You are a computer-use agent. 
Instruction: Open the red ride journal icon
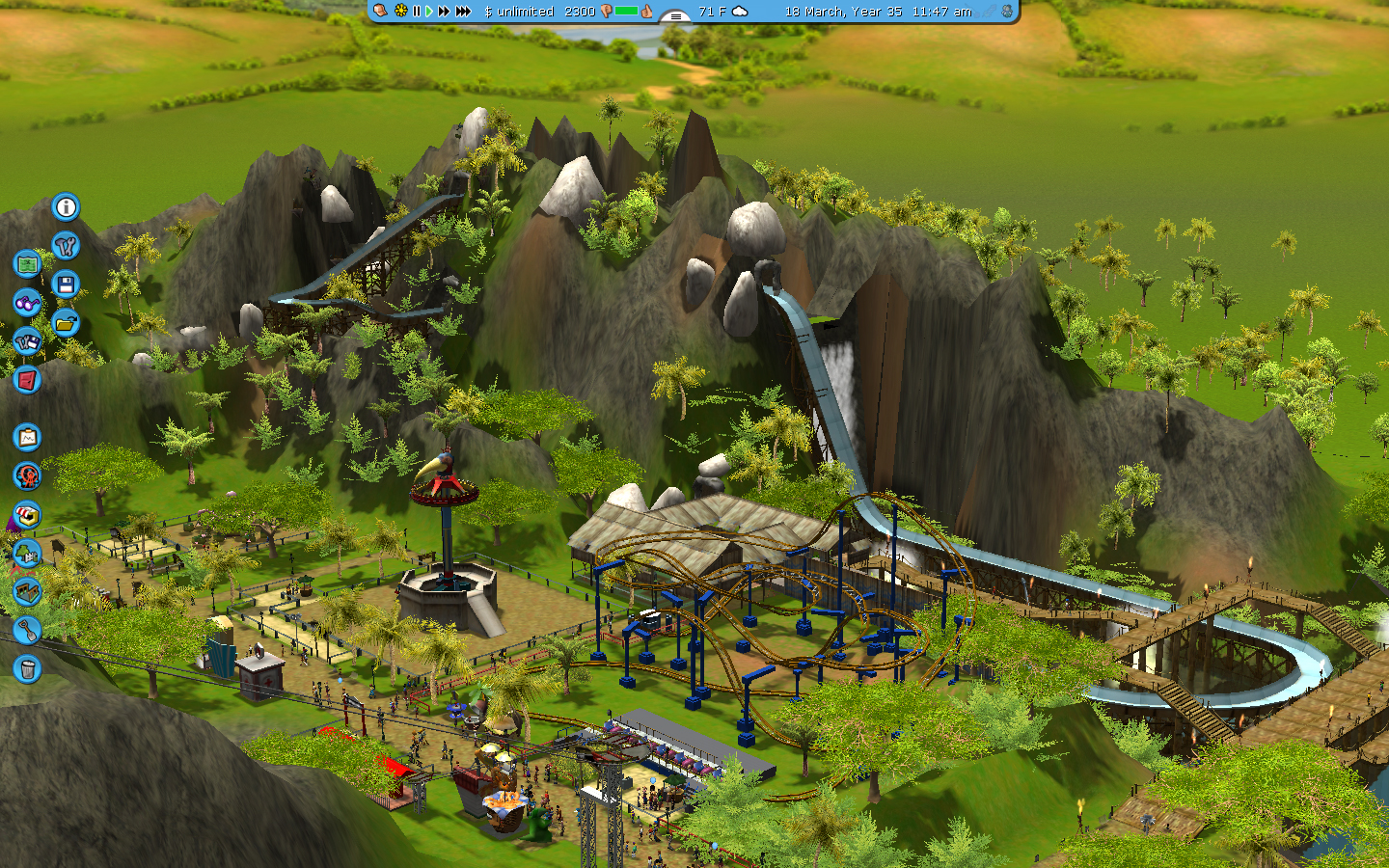click(x=25, y=379)
